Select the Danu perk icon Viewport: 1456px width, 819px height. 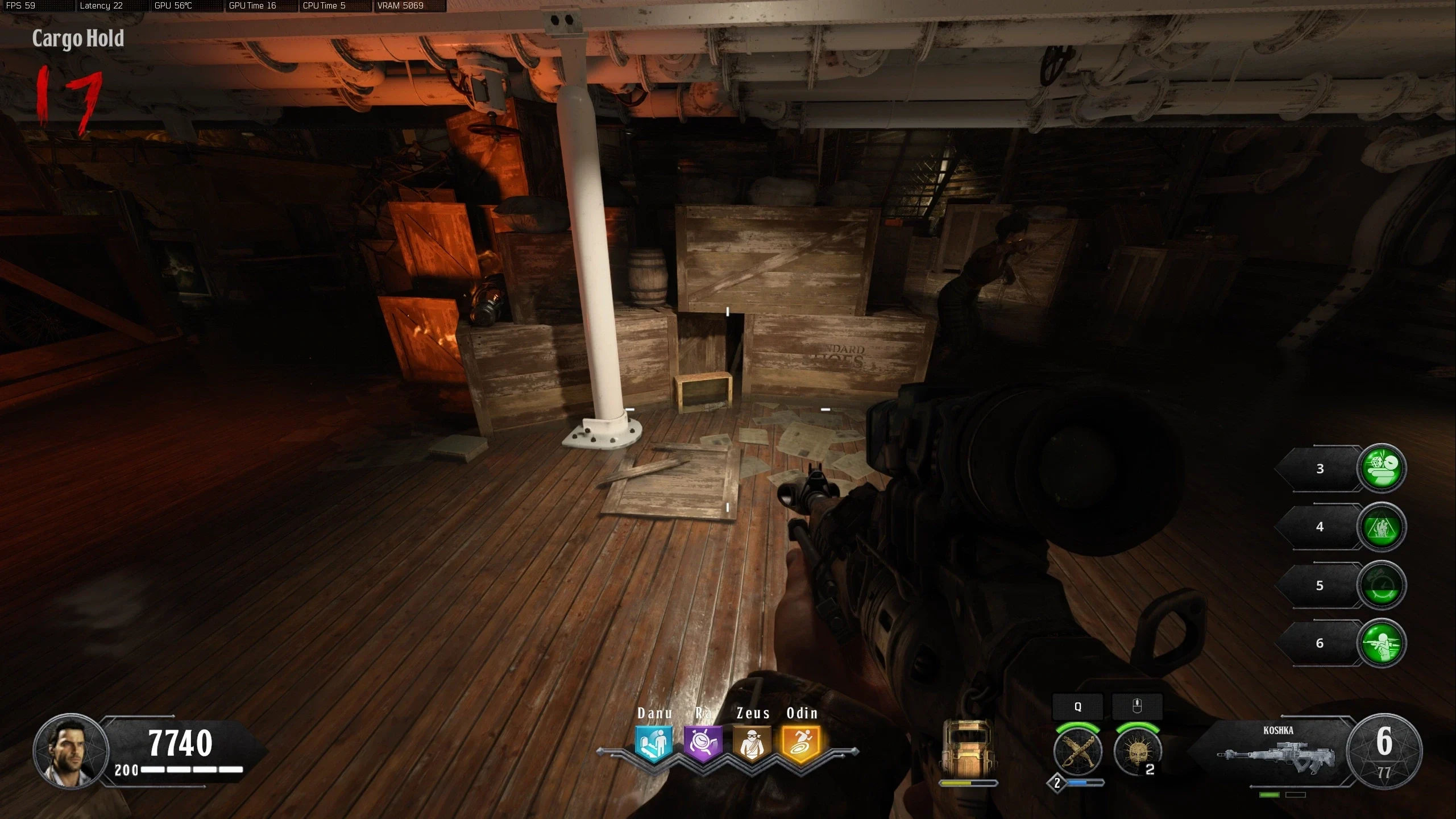click(x=654, y=743)
